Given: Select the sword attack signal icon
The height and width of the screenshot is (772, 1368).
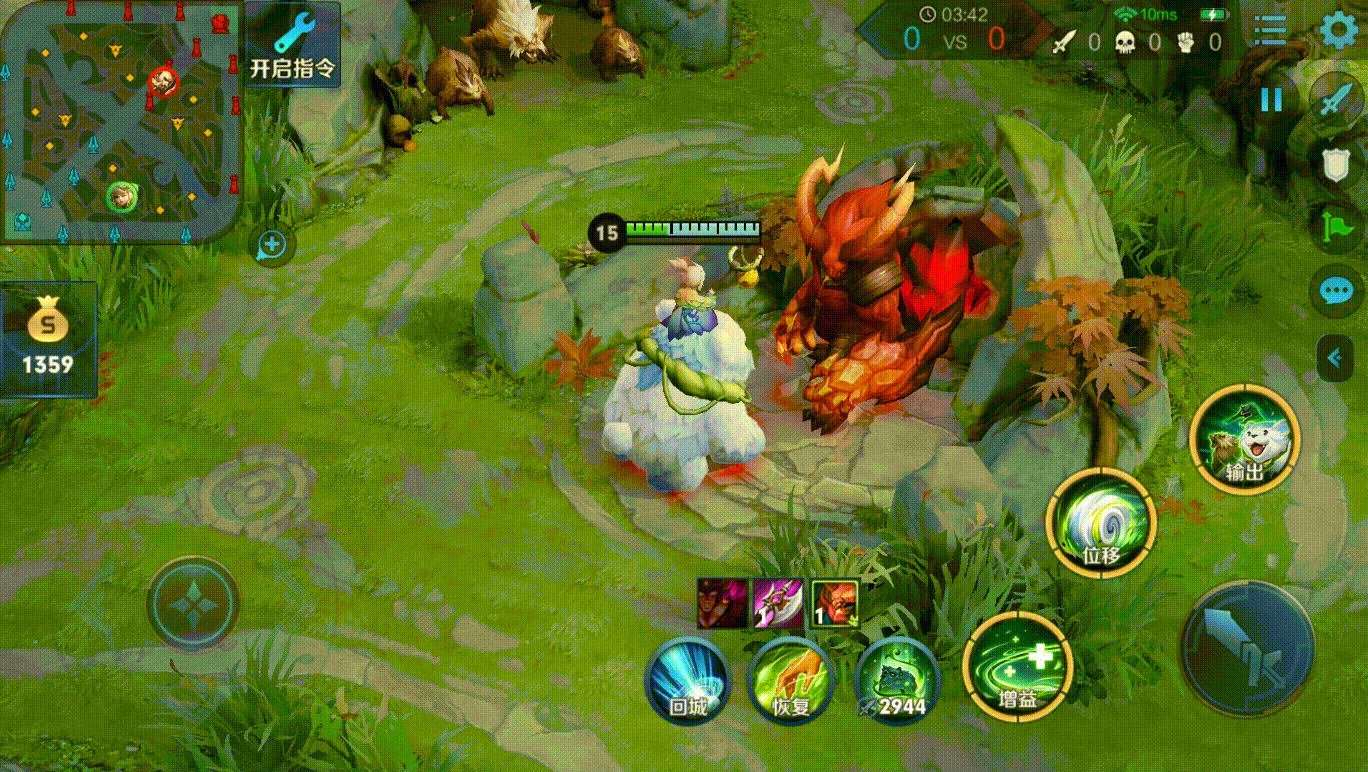Looking at the screenshot, I should [1336, 102].
